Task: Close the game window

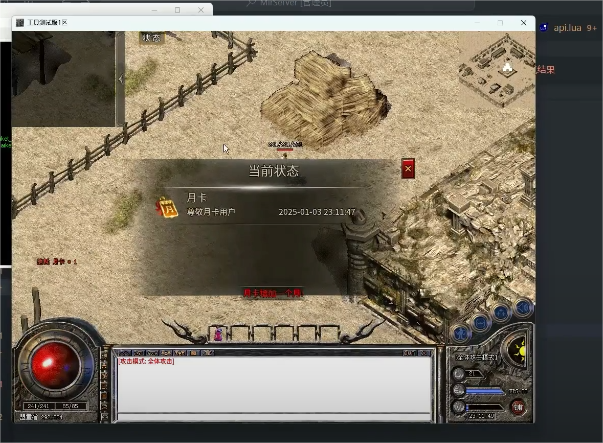Action: pos(522,22)
